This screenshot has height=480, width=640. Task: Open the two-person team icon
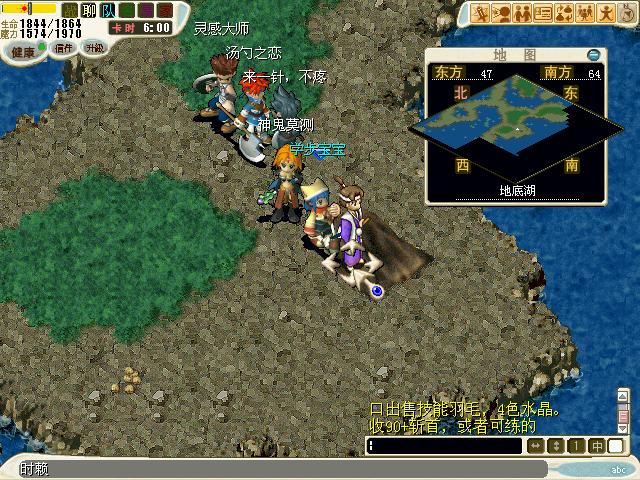pos(523,13)
